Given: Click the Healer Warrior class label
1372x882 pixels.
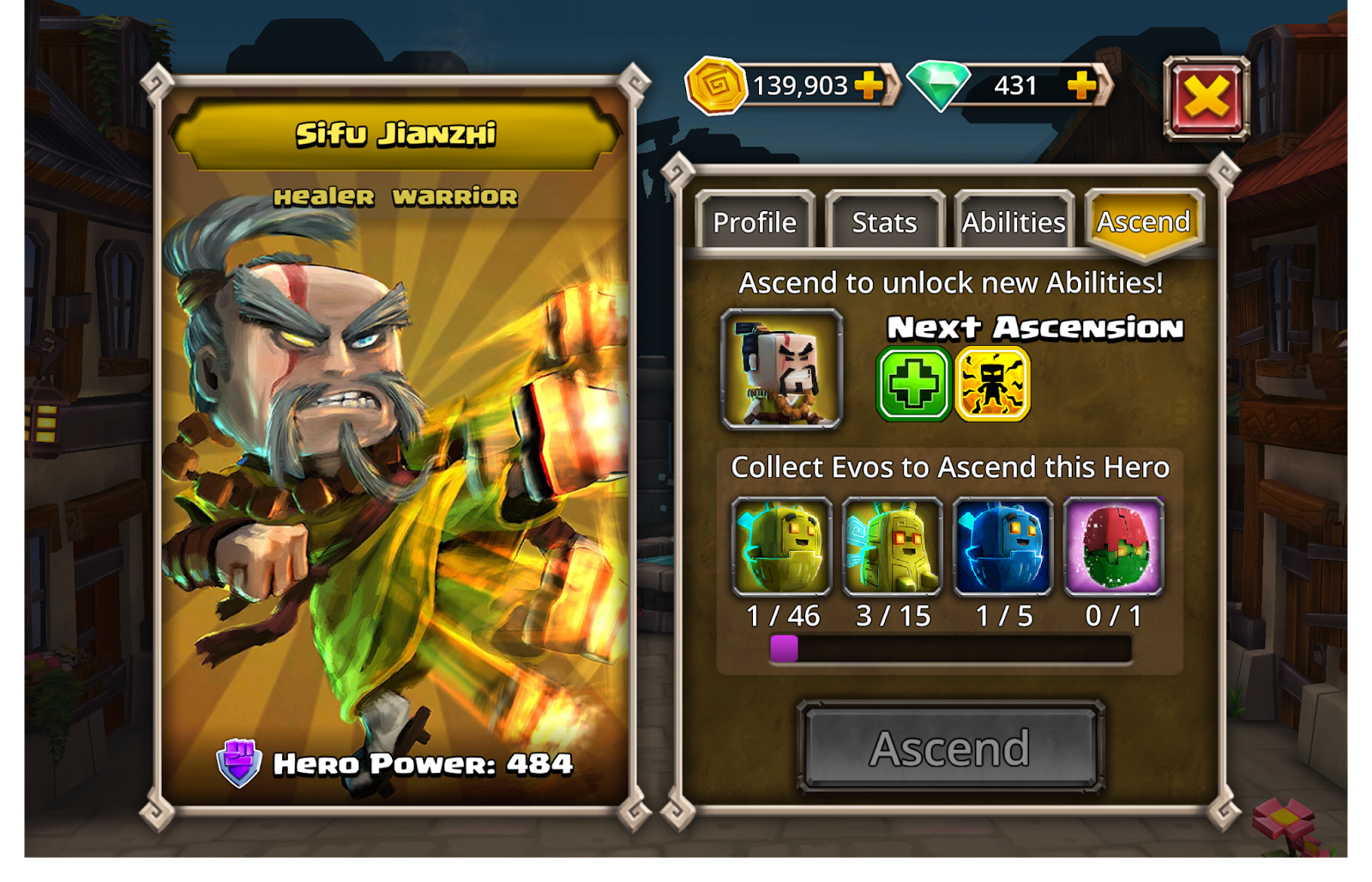Looking at the screenshot, I should (394, 197).
